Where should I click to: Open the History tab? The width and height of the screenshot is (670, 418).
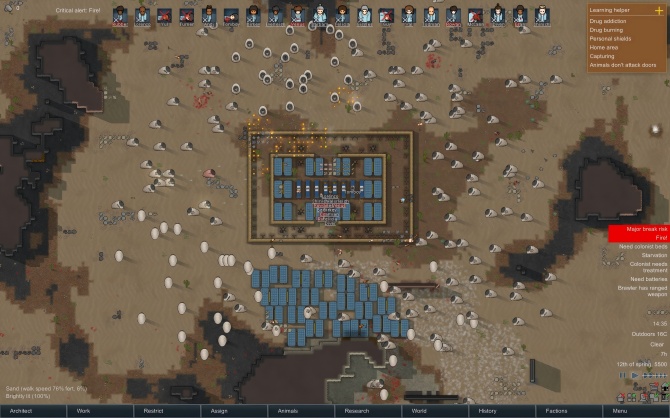(487, 411)
